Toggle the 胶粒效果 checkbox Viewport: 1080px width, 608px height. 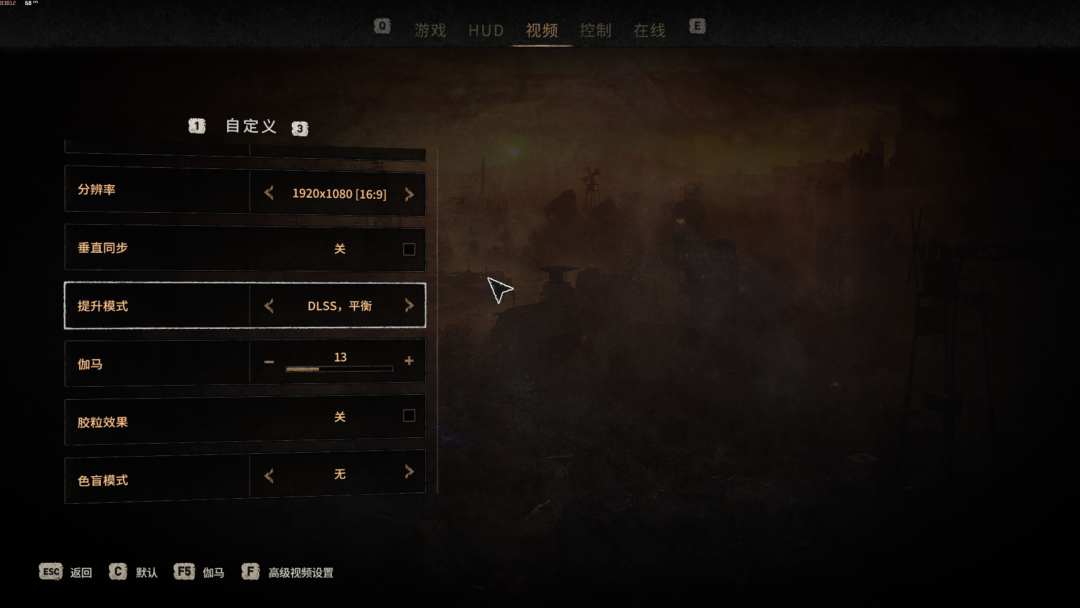tap(409, 416)
